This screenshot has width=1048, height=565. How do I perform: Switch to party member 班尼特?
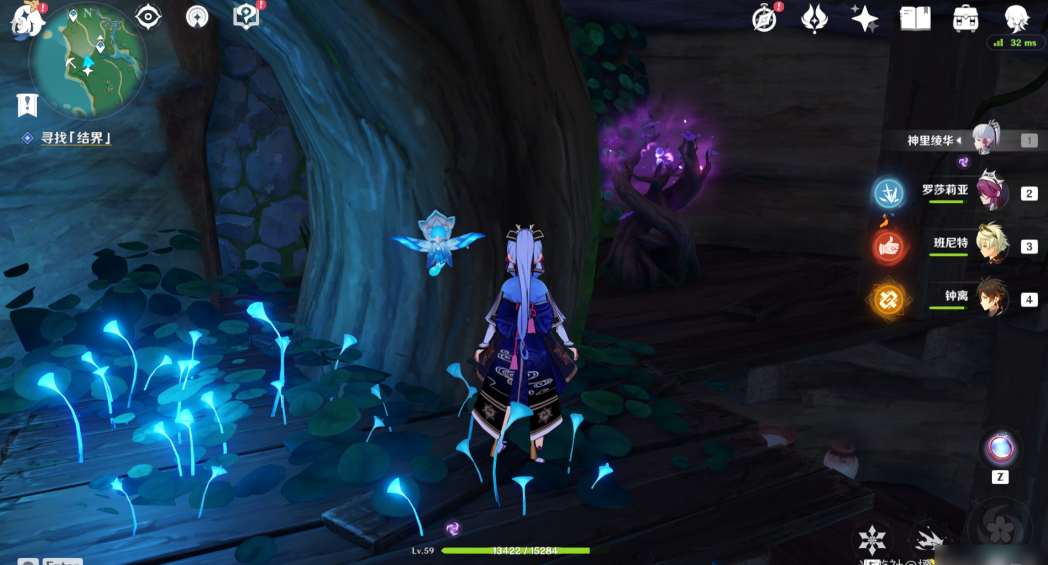coord(990,245)
